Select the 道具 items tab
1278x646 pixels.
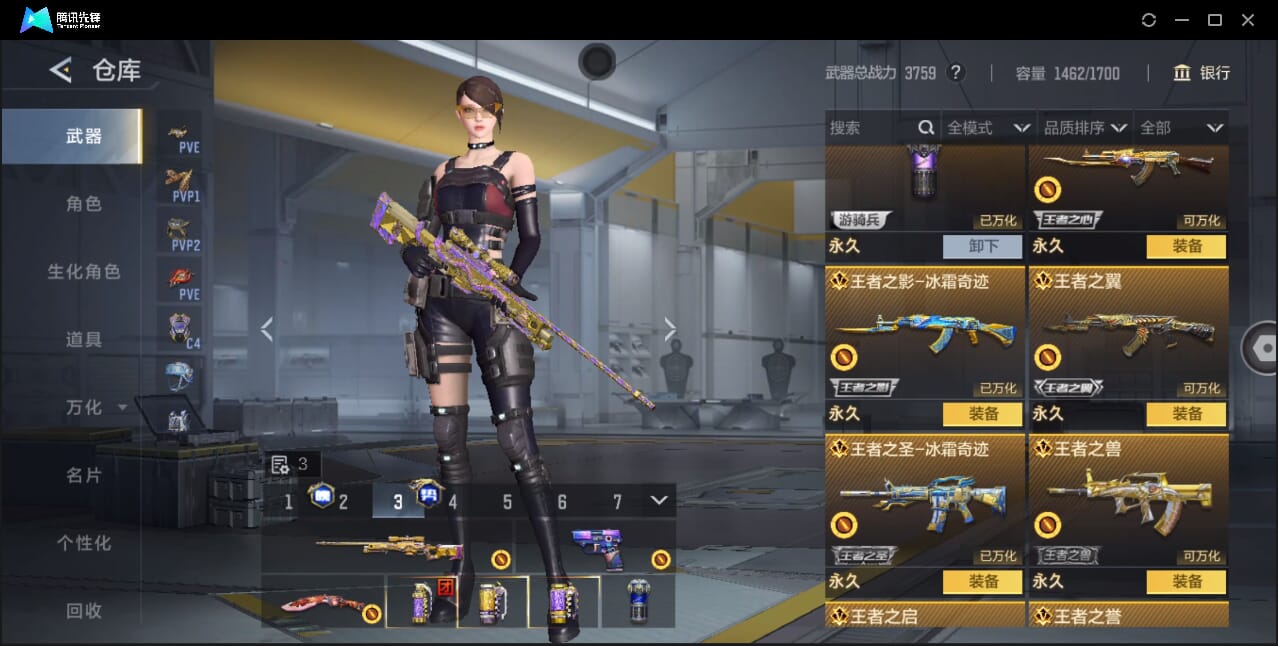pos(84,340)
